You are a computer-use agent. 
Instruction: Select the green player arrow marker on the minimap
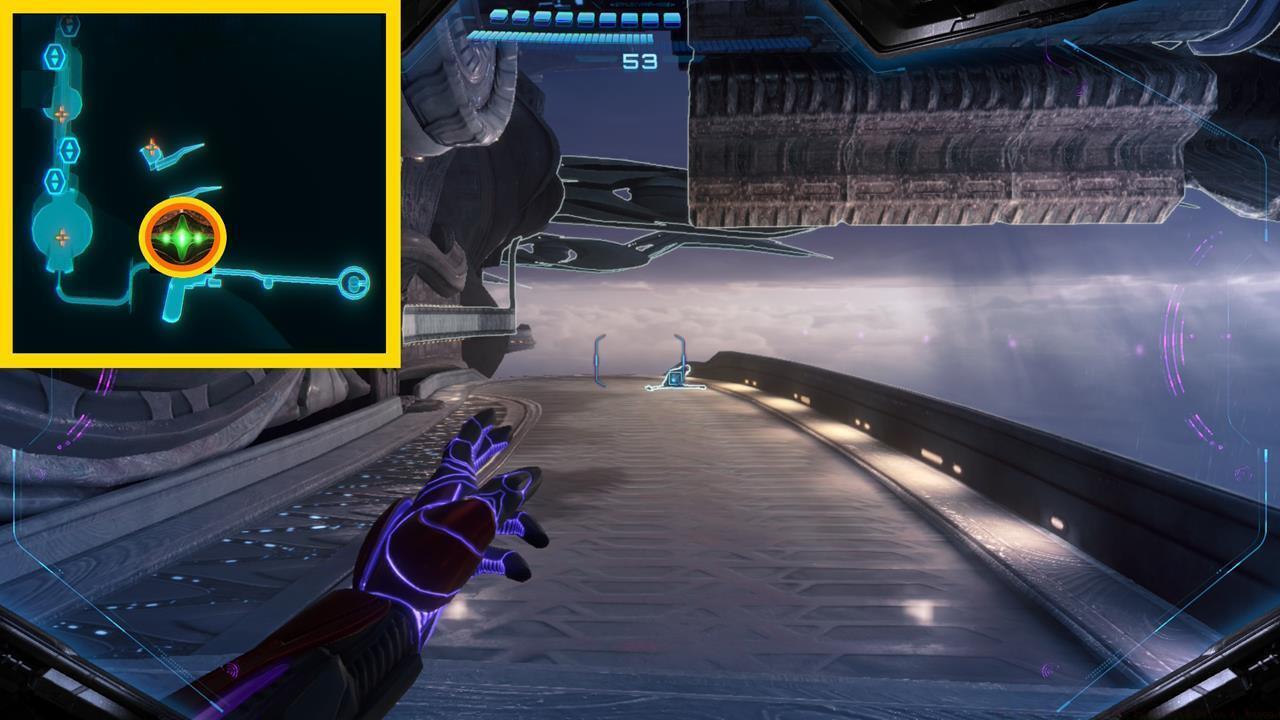click(x=182, y=235)
